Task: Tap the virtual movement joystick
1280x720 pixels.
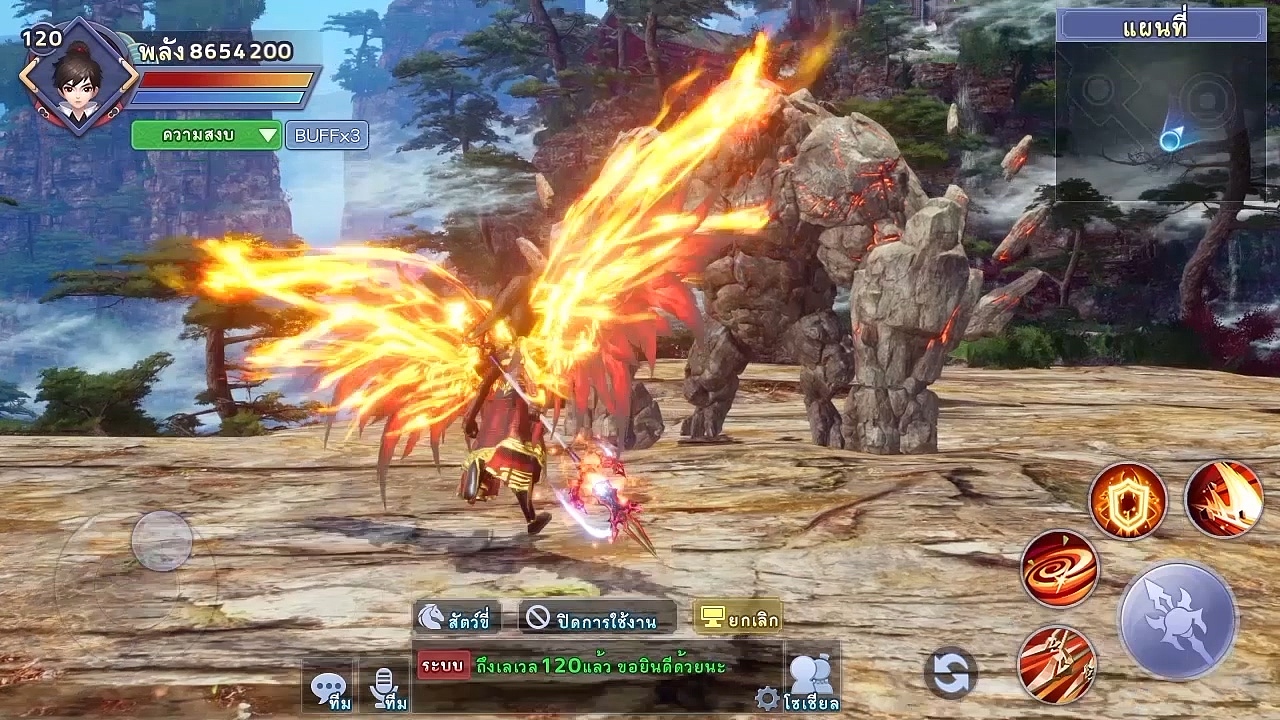Action: (161, 541)
